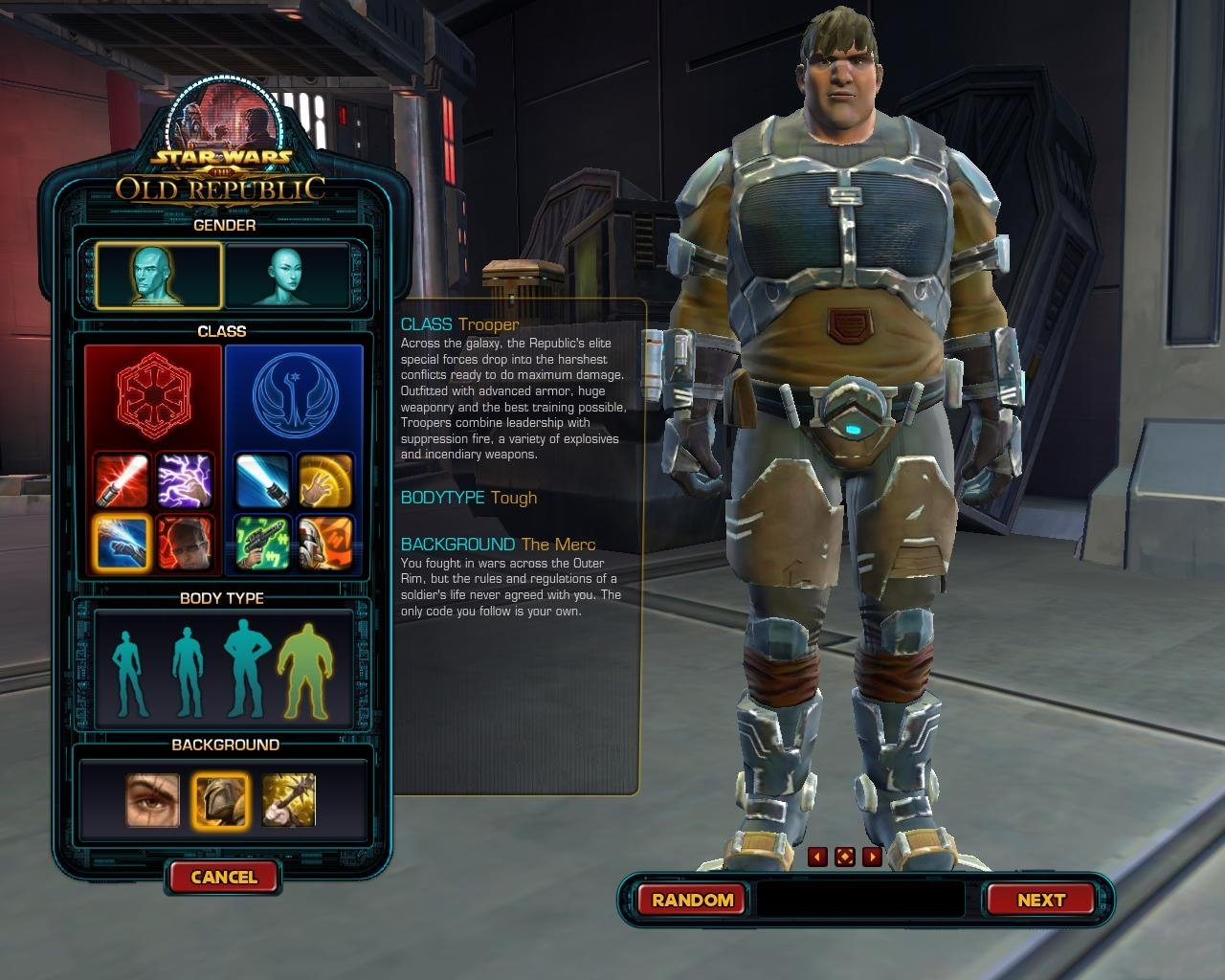
Task: Choose the agent with glasses class icon
Action: pos(184,542)
